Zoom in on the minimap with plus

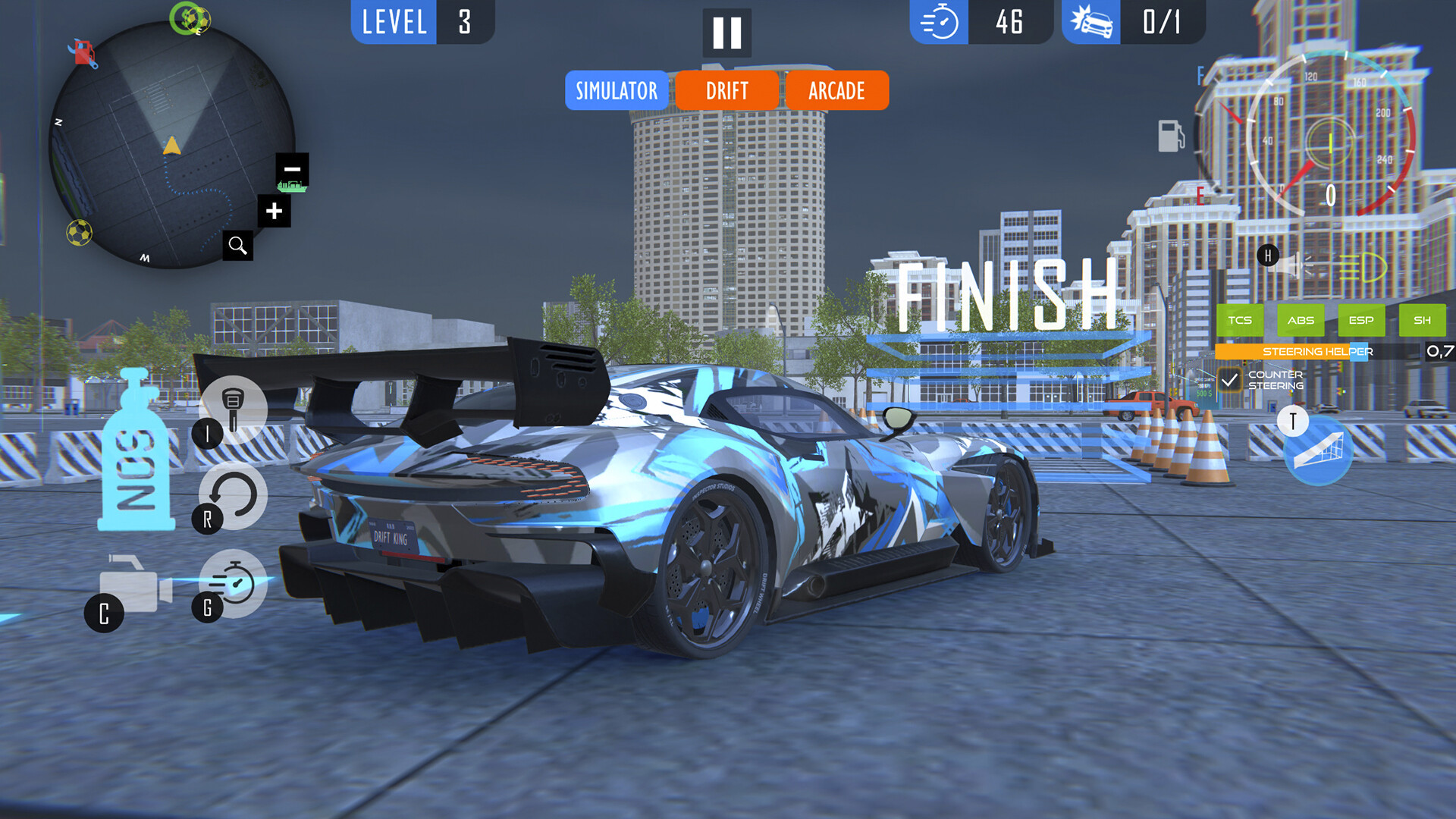tap(274, 211)
